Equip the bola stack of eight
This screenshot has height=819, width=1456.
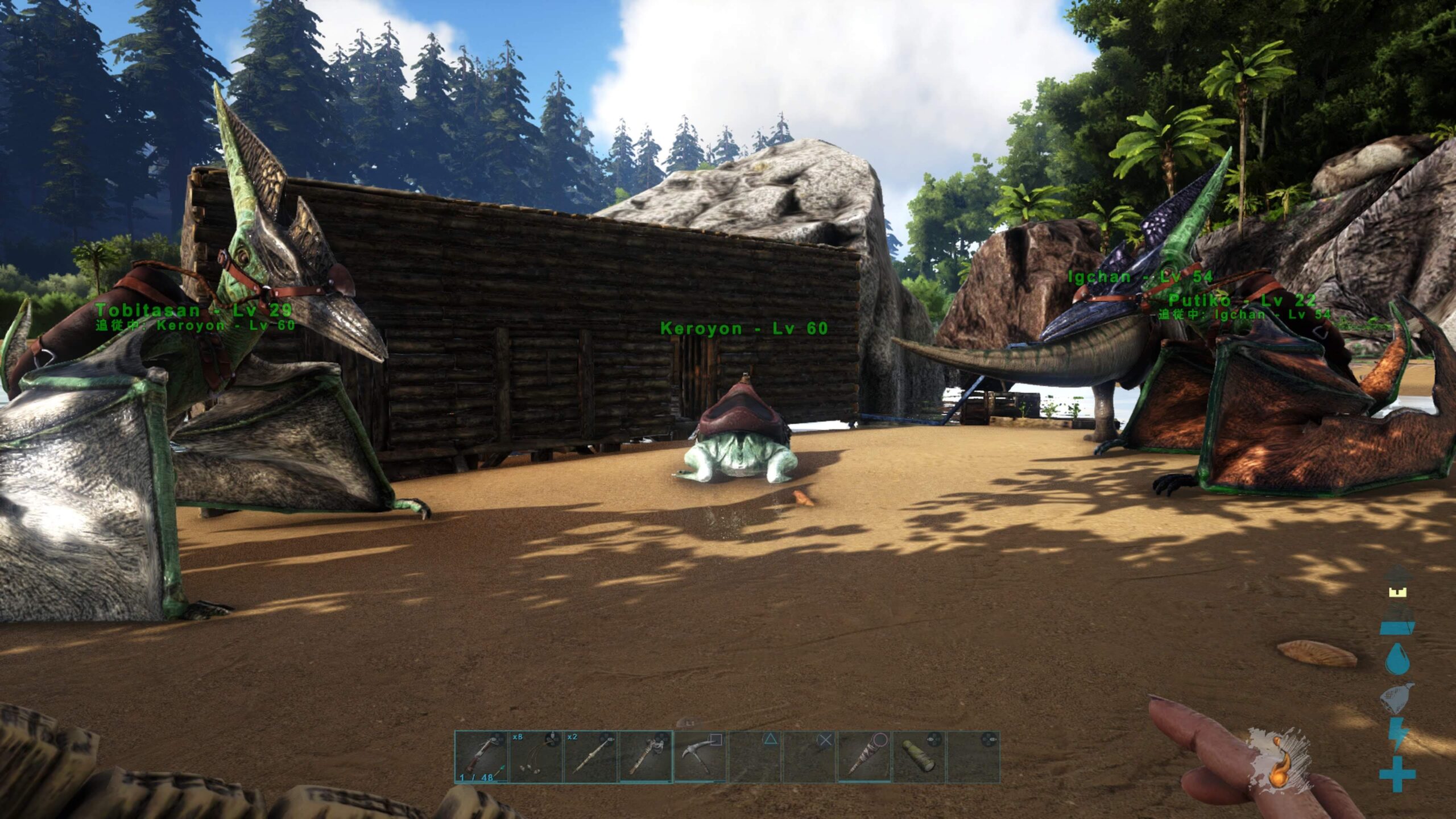(536, 757)
